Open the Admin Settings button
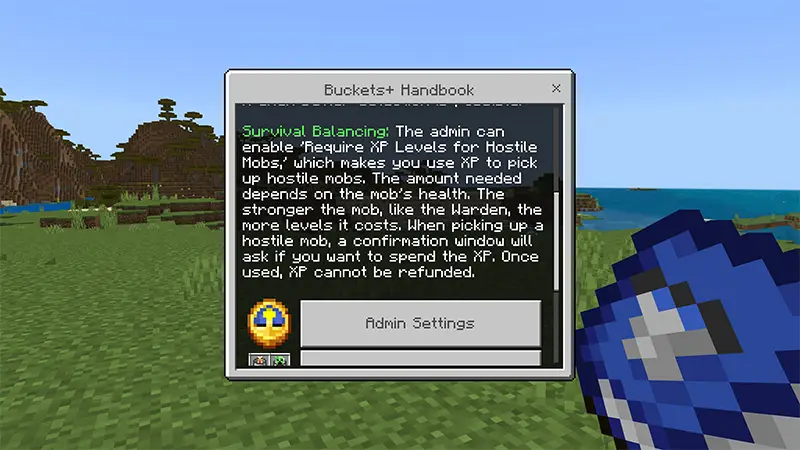The height and width of the screenshot is (450, 800). tap(420, 323)
